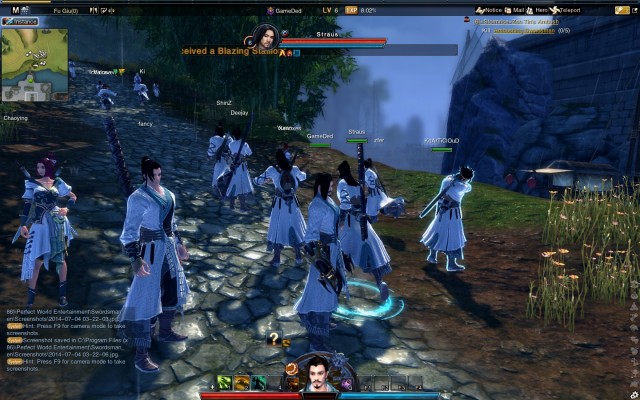Select the Instance label above the minimap
Image resolution: width=640 pixels, height=400 pixels.
coord(22,21)
